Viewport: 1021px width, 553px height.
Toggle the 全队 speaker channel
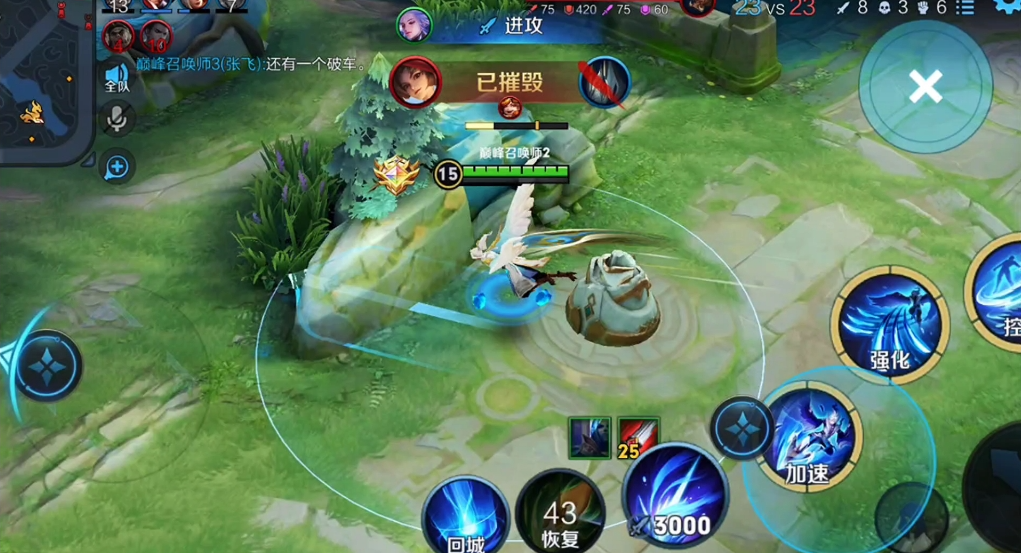pyautogui.click(x=117, y=77)
